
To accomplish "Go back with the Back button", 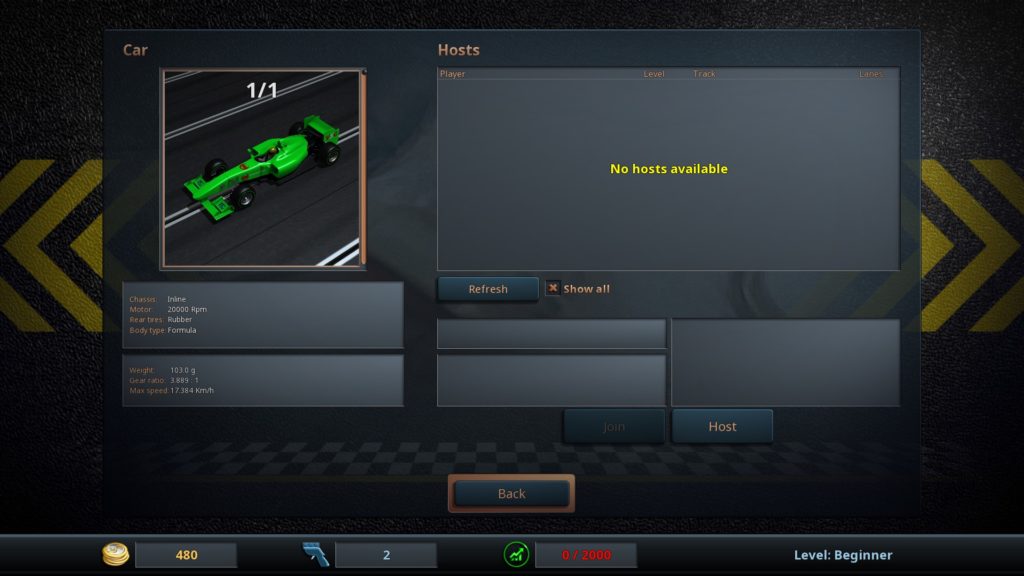I will (x=511, y=493).
